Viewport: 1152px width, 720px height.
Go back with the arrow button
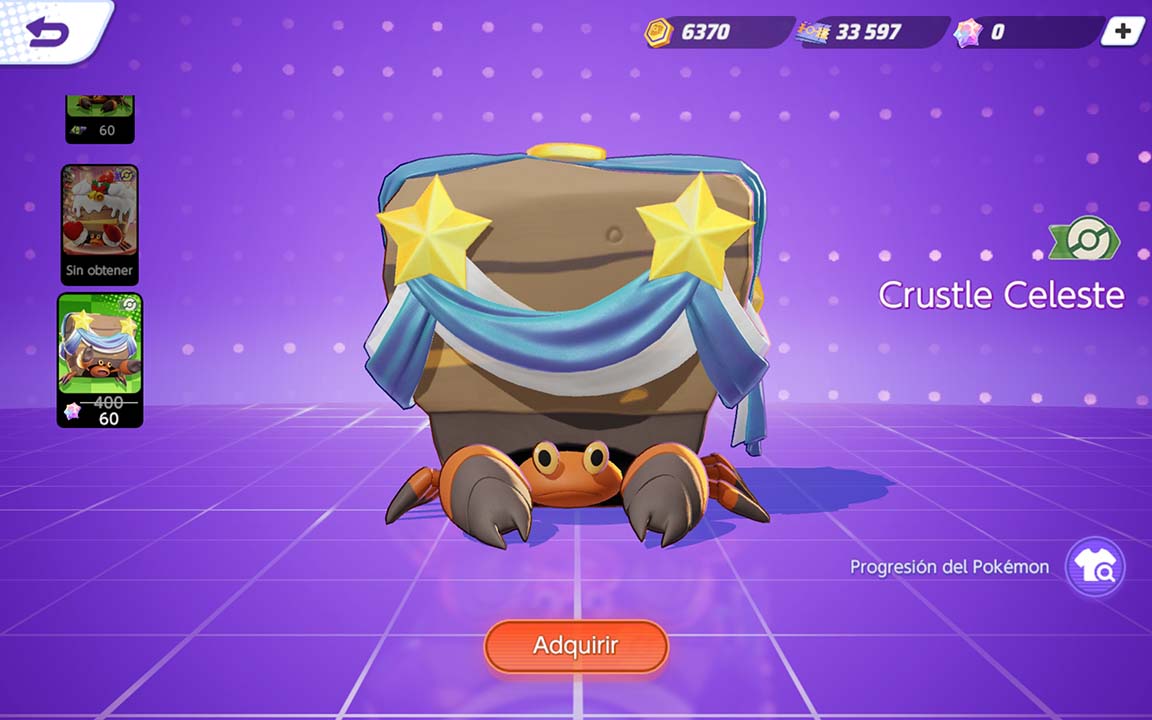pyautogui.click(x=48, y=32)
